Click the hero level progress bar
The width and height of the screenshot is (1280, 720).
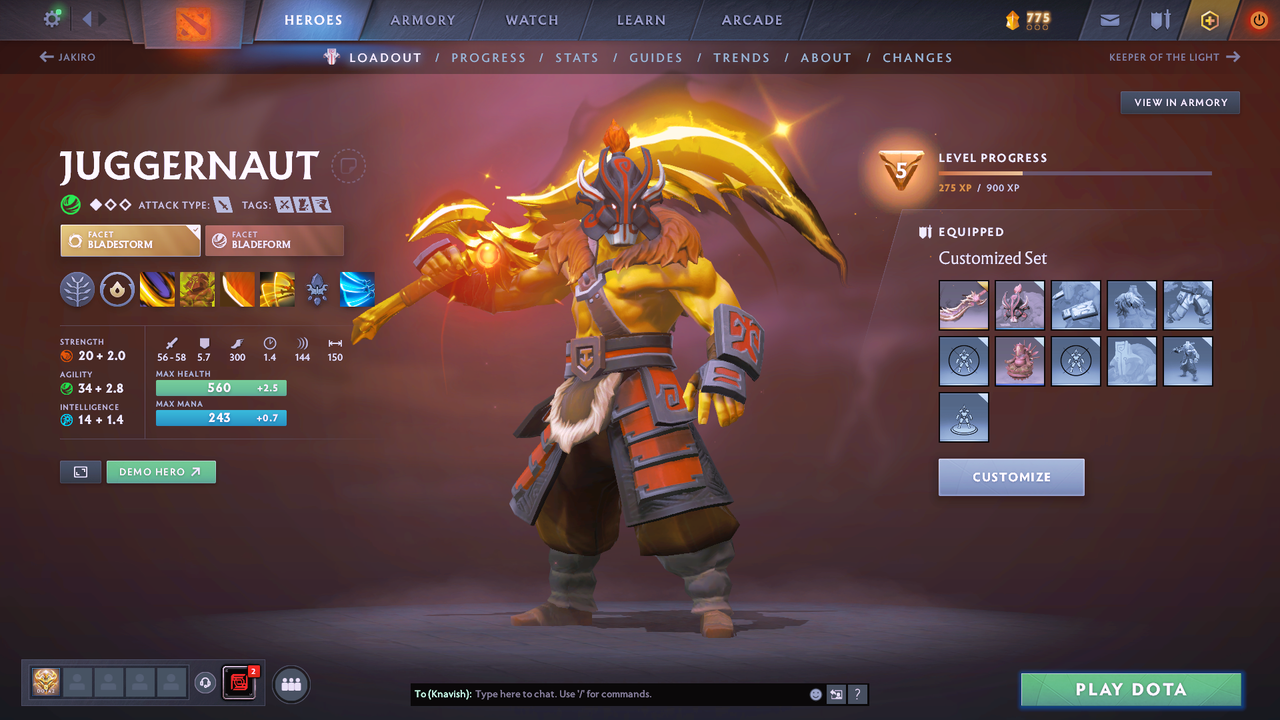coord(1076,172)
